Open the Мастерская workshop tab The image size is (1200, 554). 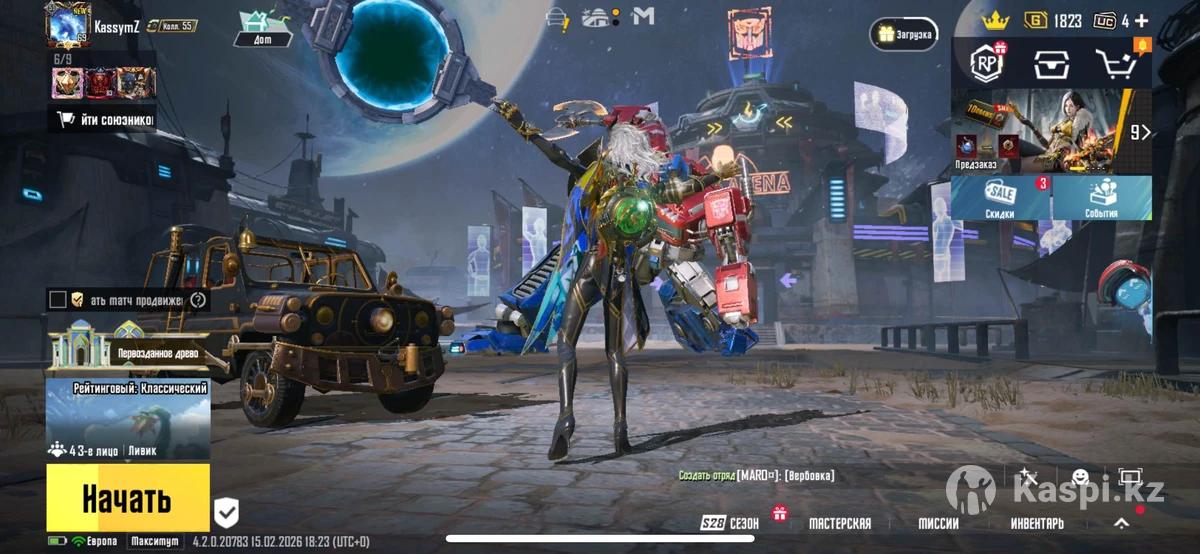click(x=839, y=523)
